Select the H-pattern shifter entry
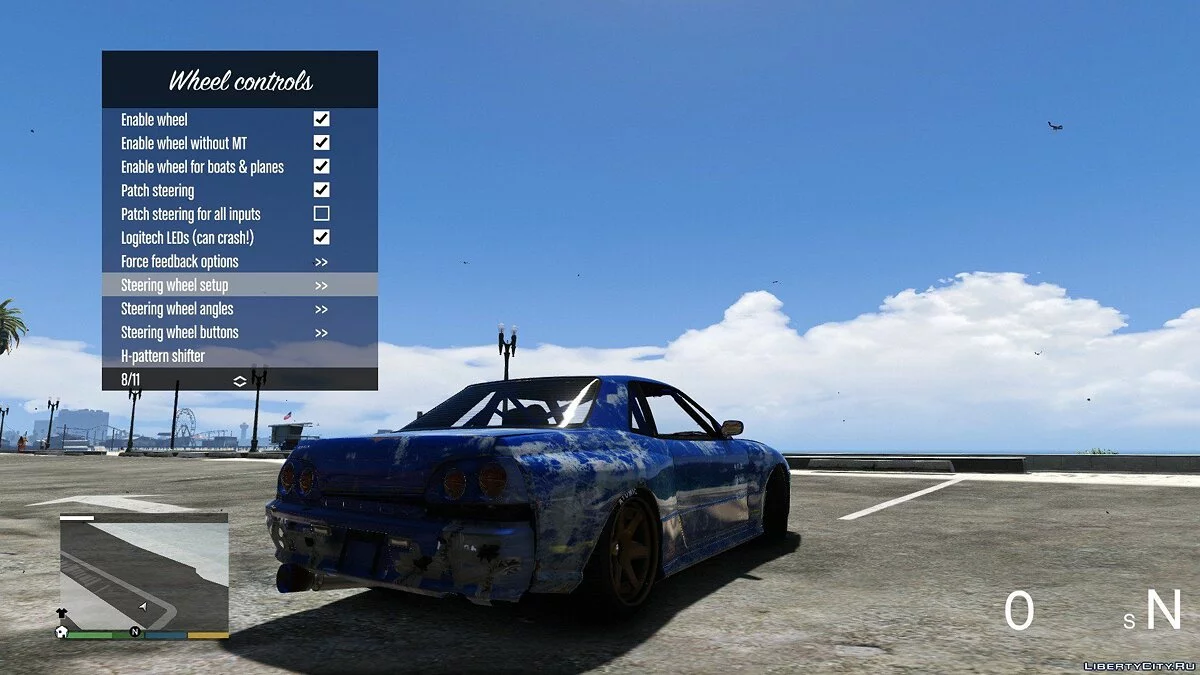 coord(239,356)
